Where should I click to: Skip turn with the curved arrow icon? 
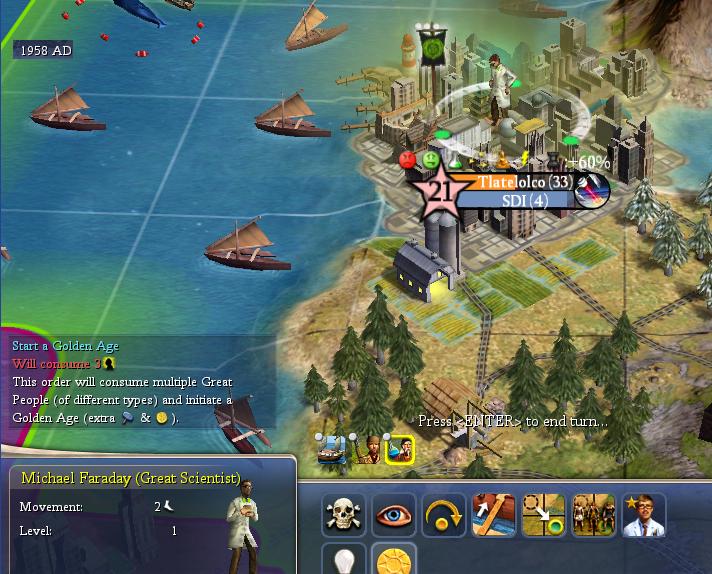[x=444, y=516]
